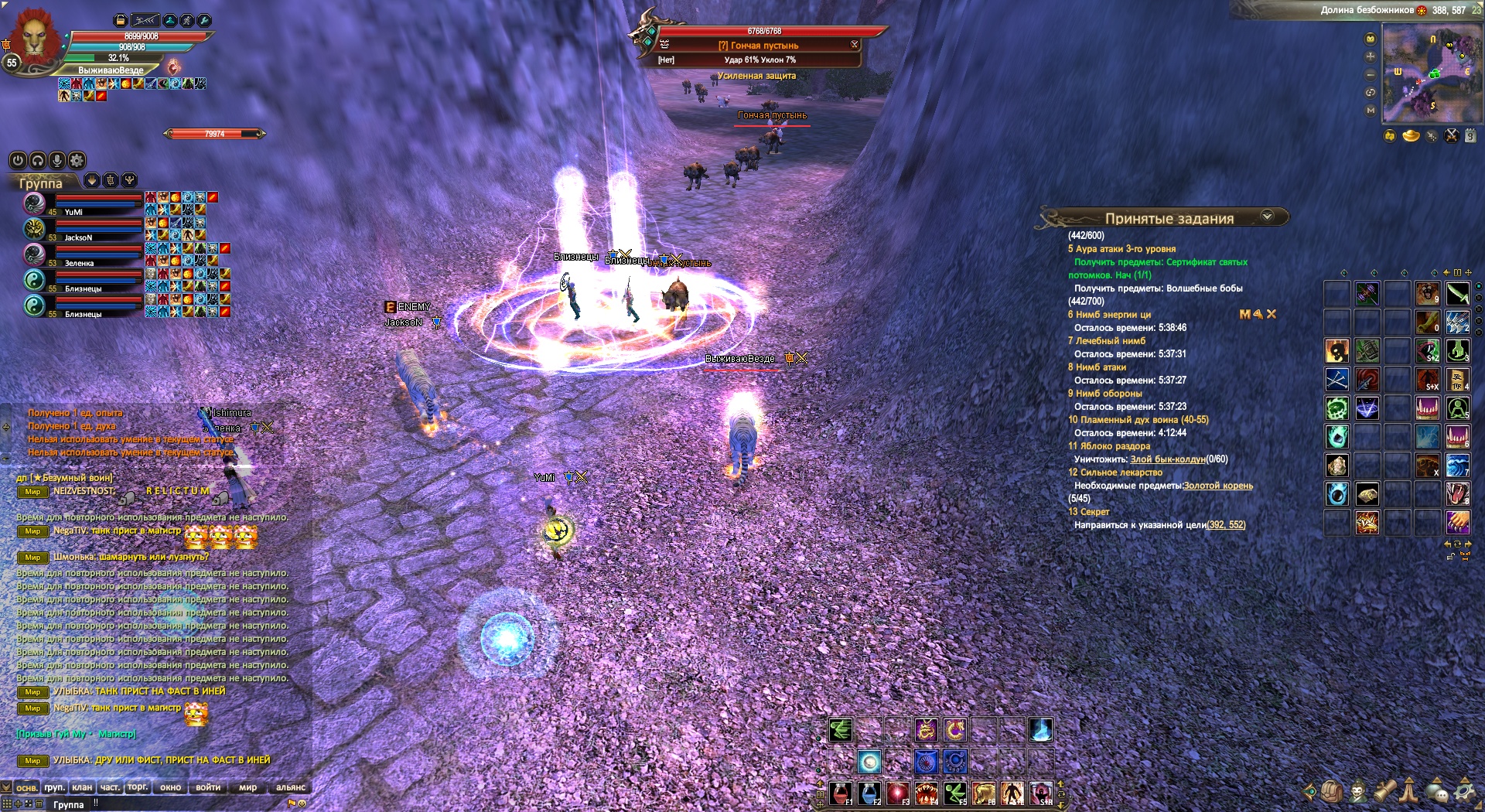Use the red health potion on F1
This screenshot has height=812, width=1485.
tap(841, 793)
